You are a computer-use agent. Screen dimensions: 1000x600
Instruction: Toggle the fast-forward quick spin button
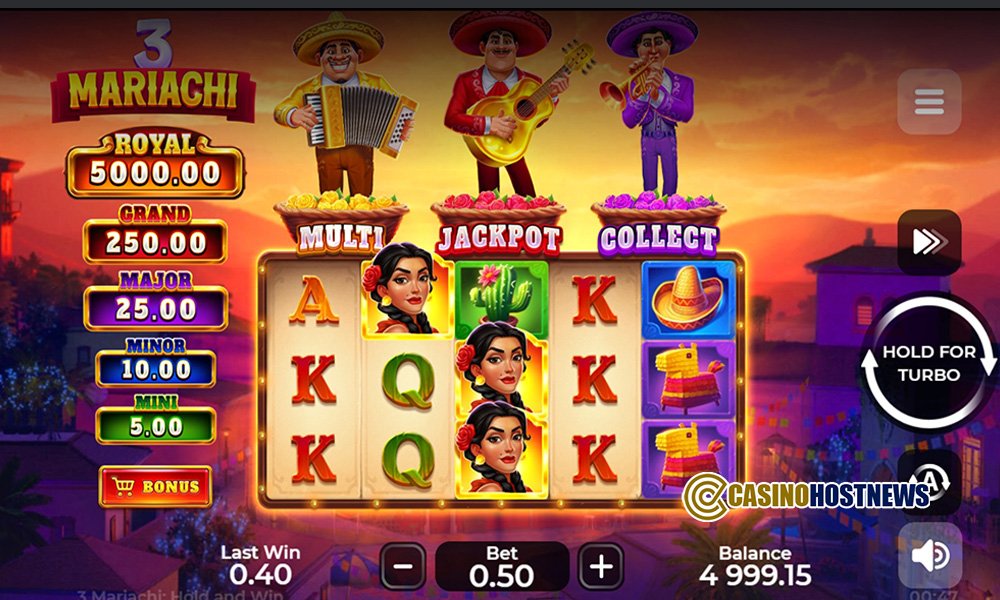(x=929, y=242)
